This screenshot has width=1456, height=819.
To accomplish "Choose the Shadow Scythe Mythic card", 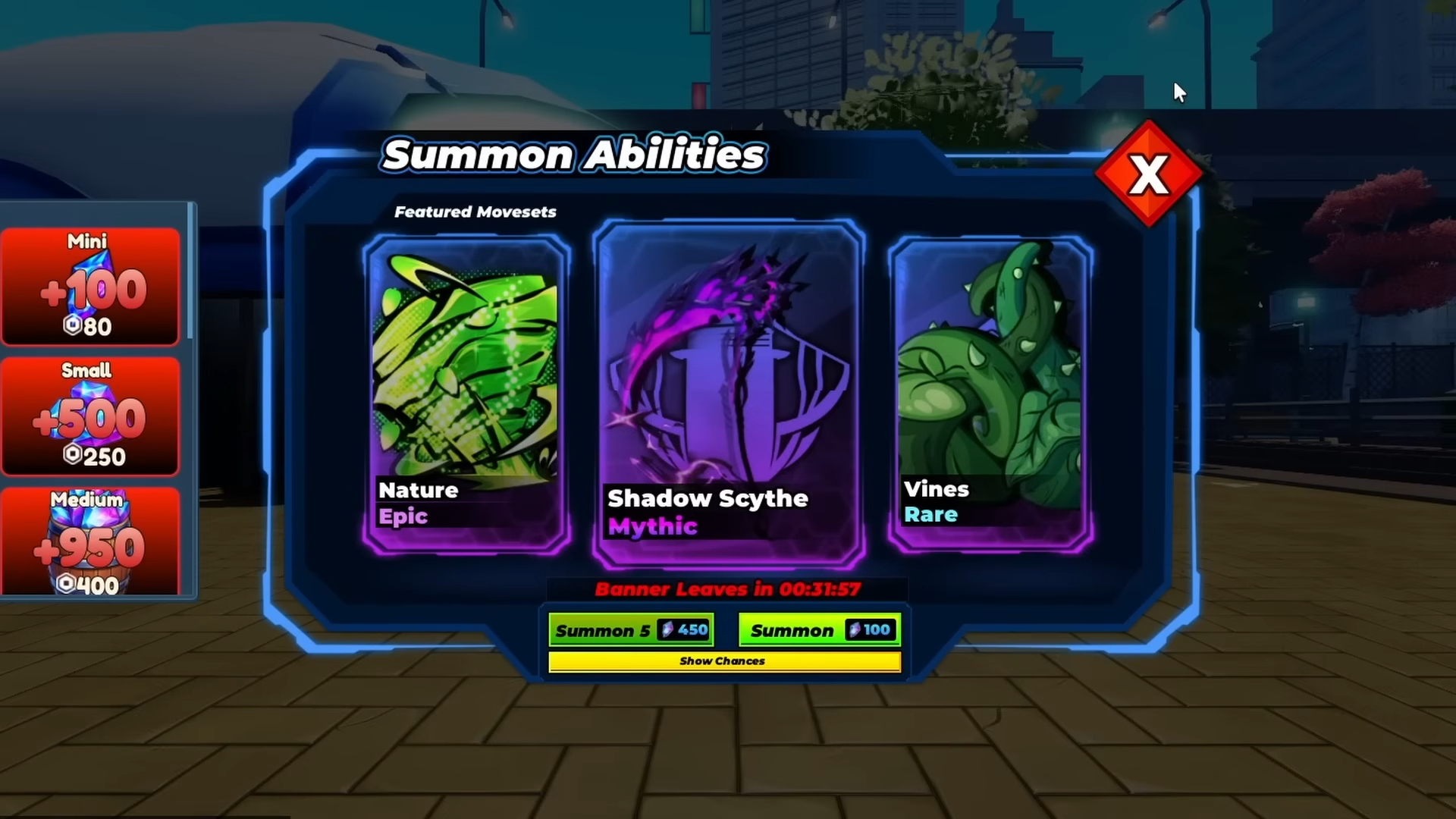I will point(728,394).
